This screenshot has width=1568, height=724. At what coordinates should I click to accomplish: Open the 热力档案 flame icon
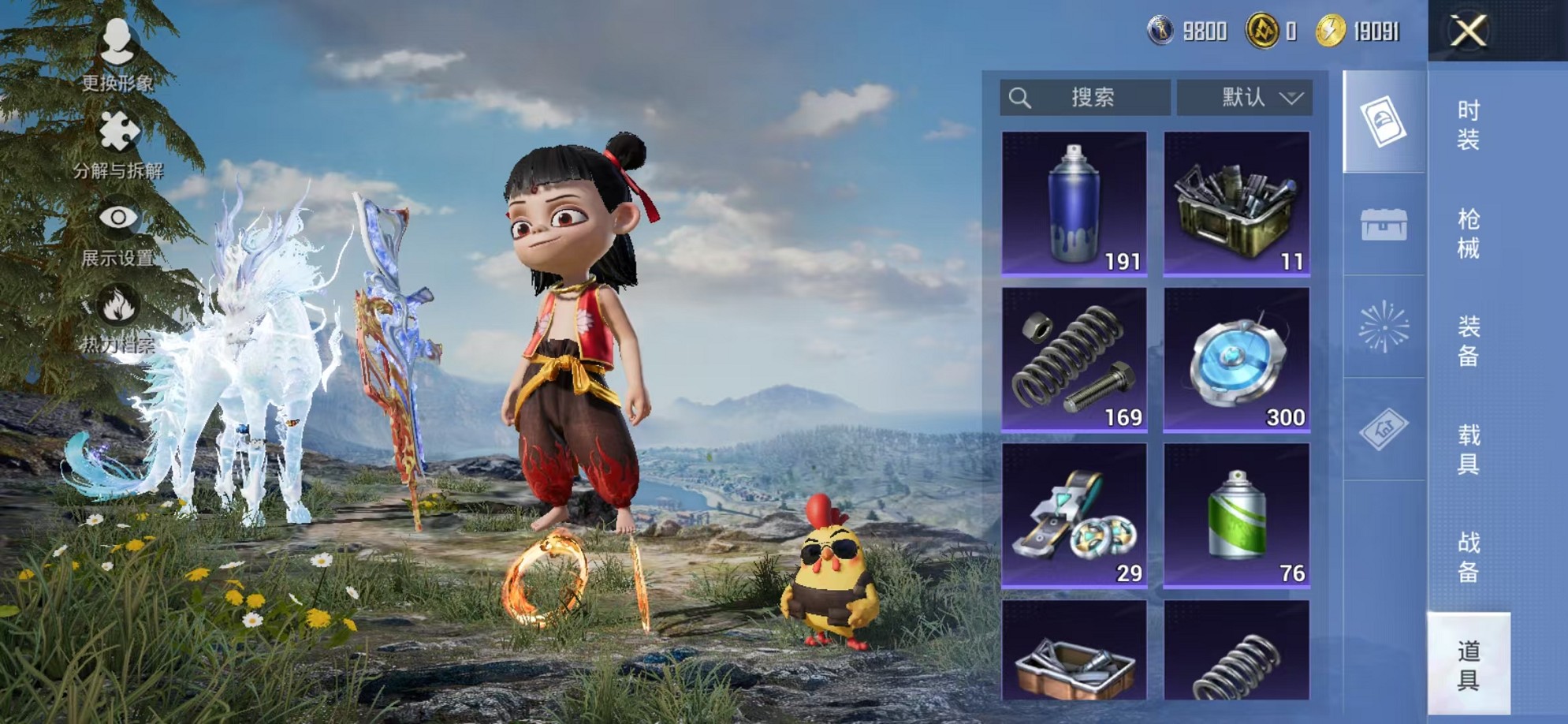(x=117, y=315)
